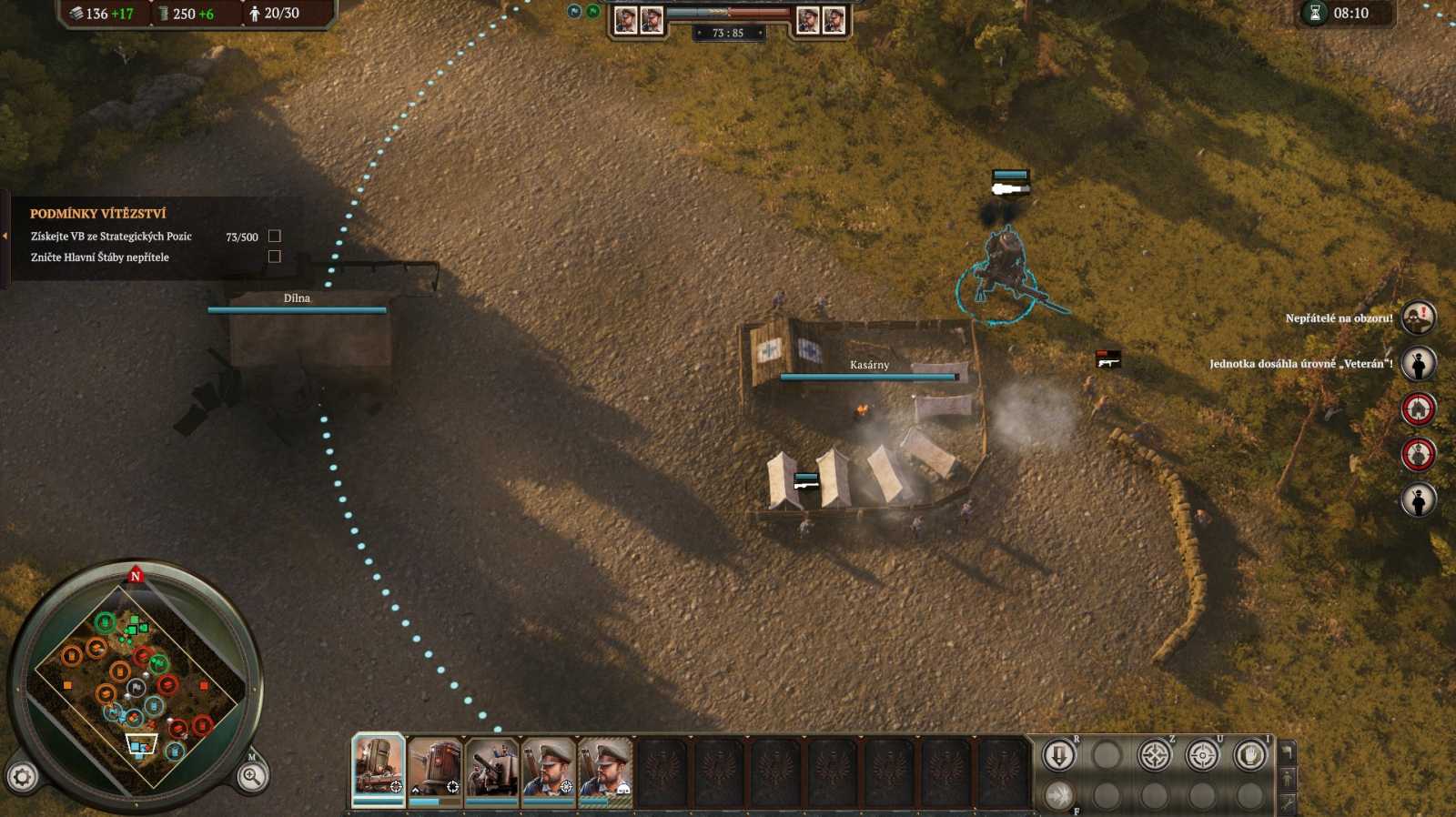Click the enemy-spotted alert icon on the right
The width and height of the screenshot is (1456, 817).
1417,318
